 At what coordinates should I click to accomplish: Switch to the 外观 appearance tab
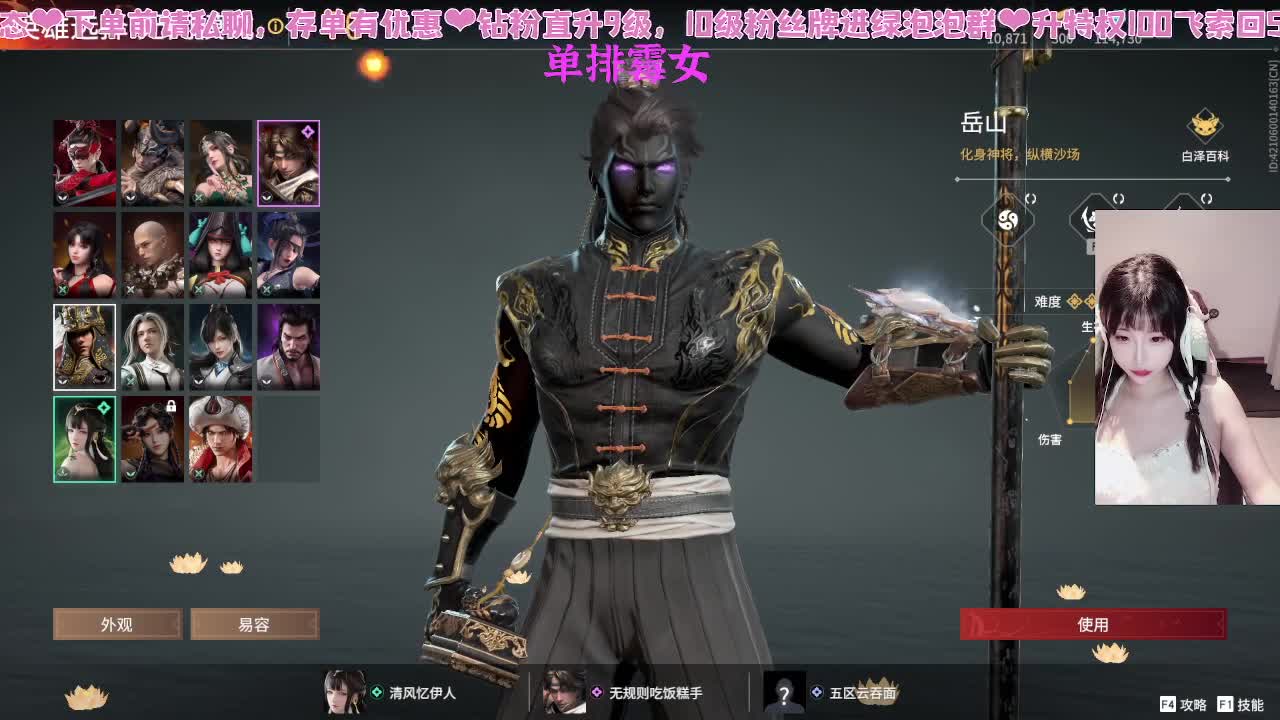coord(117,624)
